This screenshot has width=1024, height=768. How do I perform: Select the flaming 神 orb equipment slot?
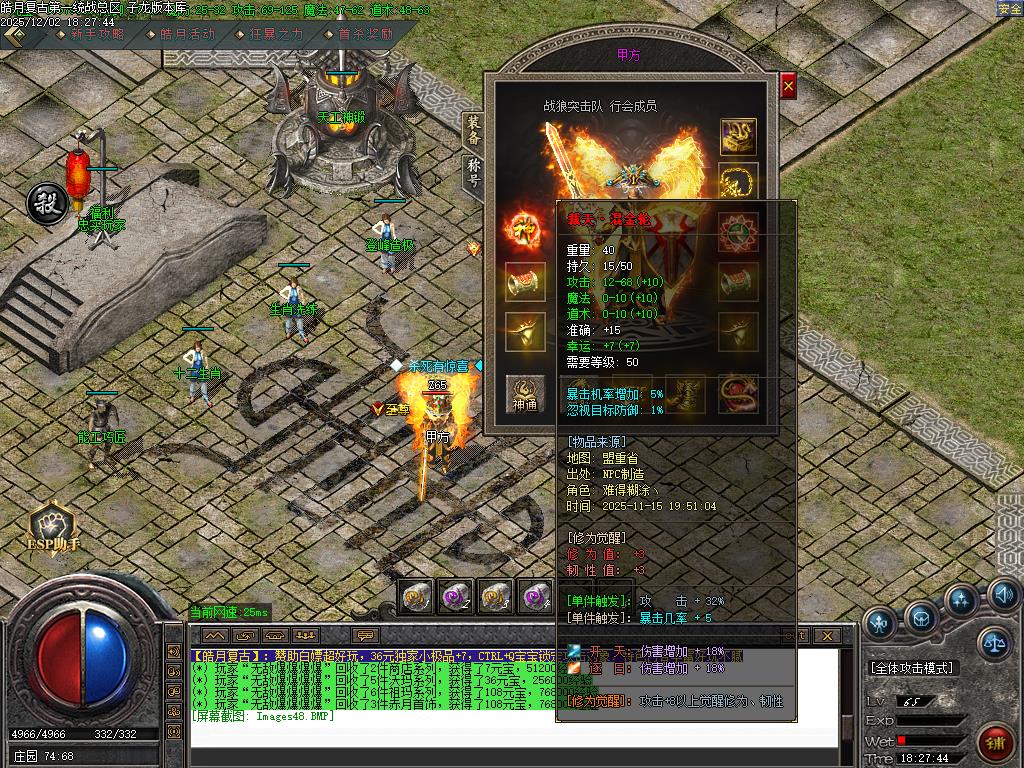pos(525,227)
